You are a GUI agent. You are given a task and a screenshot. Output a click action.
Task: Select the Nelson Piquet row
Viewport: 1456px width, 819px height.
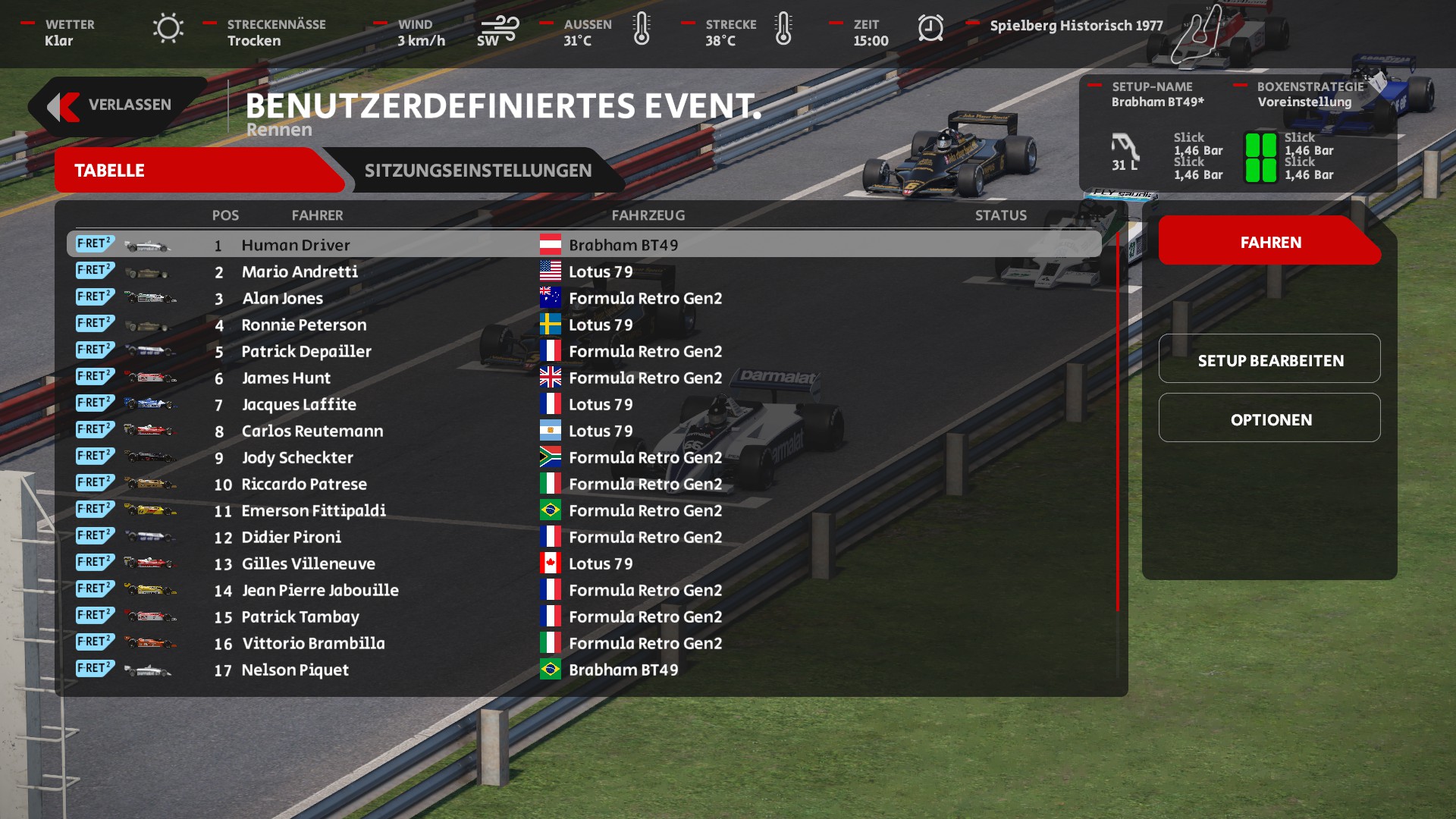[x=295, y=670]
